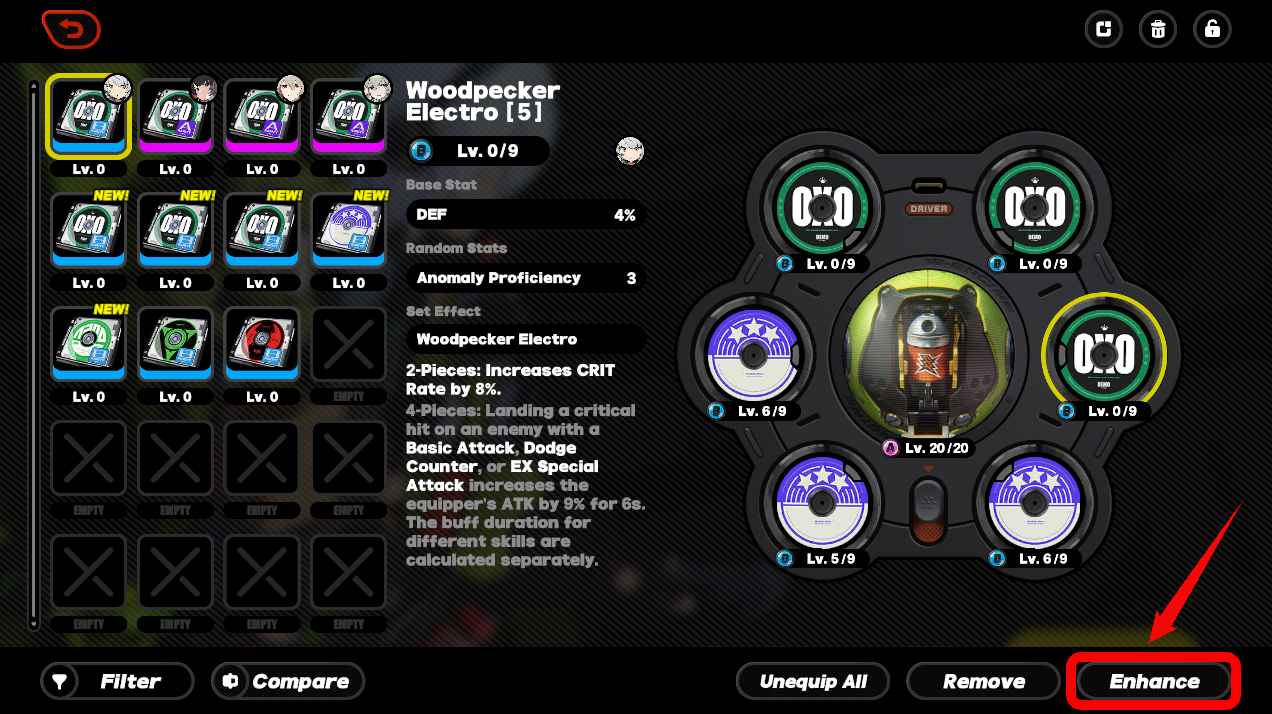Viewport: 1272px width, 714px height.
Task: Choose the red and black disc
Action: (262, 346)
